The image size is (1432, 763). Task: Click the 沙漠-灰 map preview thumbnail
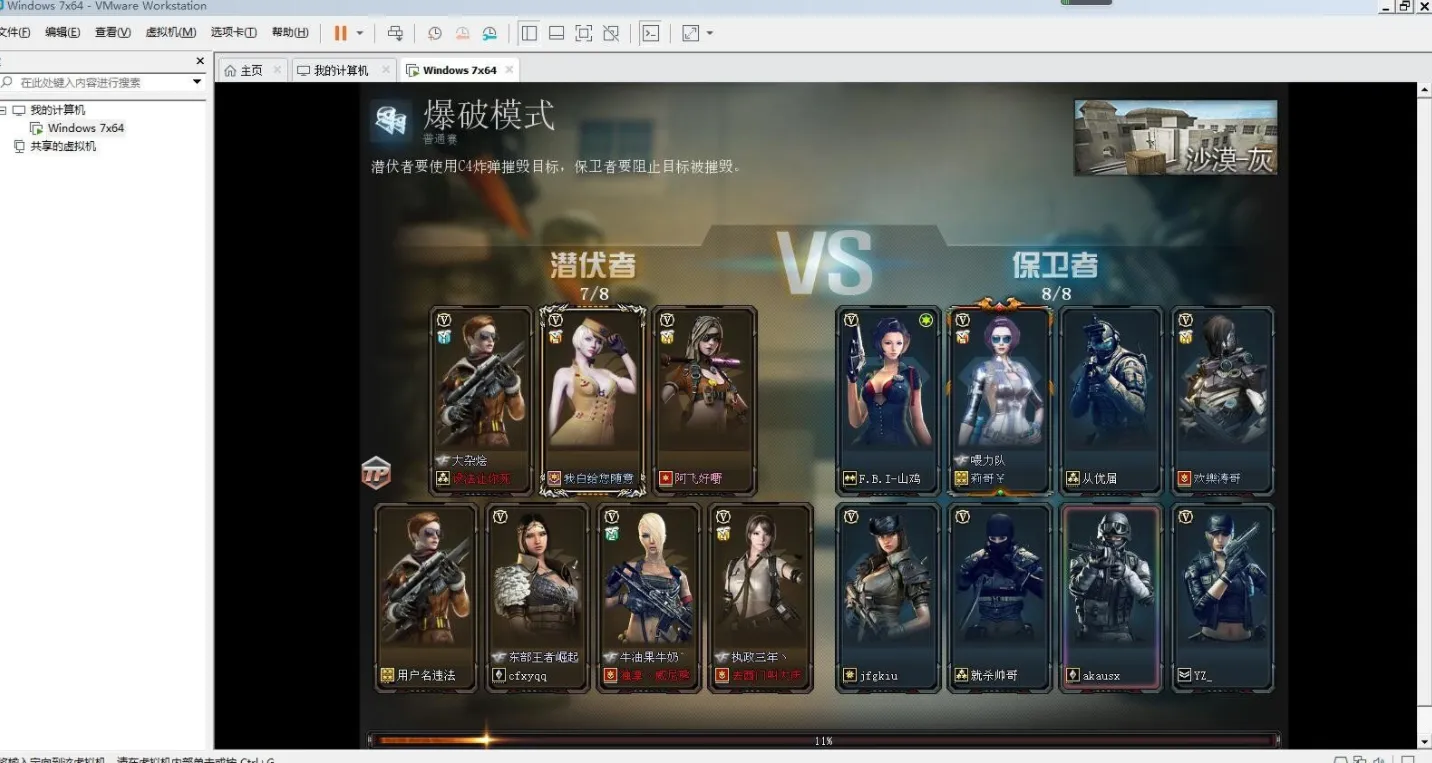tap(1175, 136)
